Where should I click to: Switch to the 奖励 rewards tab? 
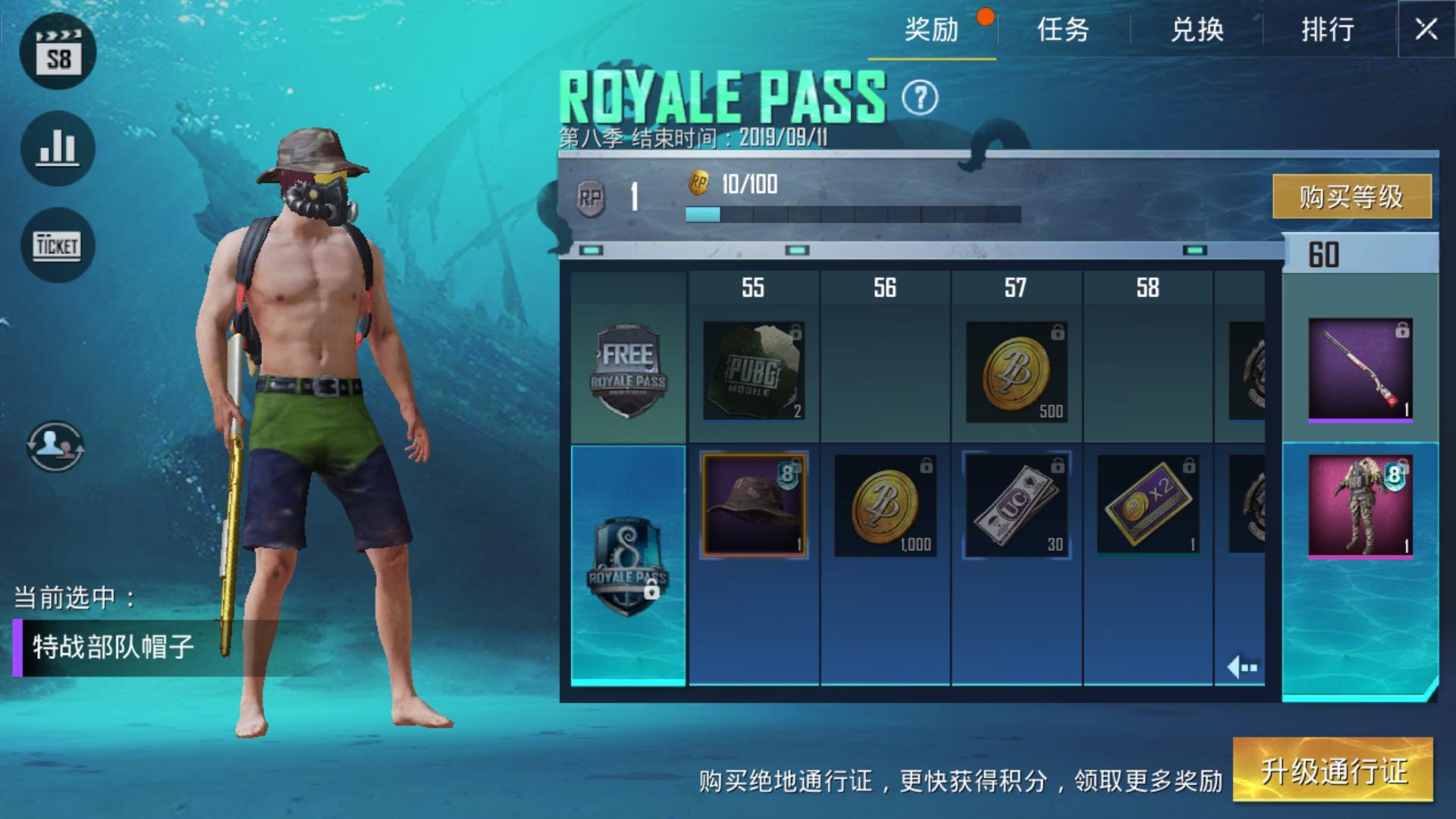click(x=931, y=30)
